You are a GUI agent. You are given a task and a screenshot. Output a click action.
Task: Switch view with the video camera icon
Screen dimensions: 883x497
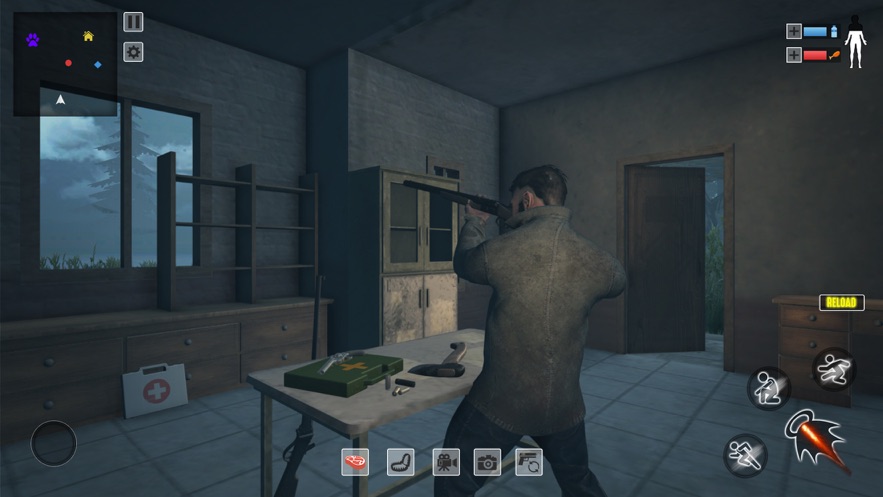click(446, 461)
